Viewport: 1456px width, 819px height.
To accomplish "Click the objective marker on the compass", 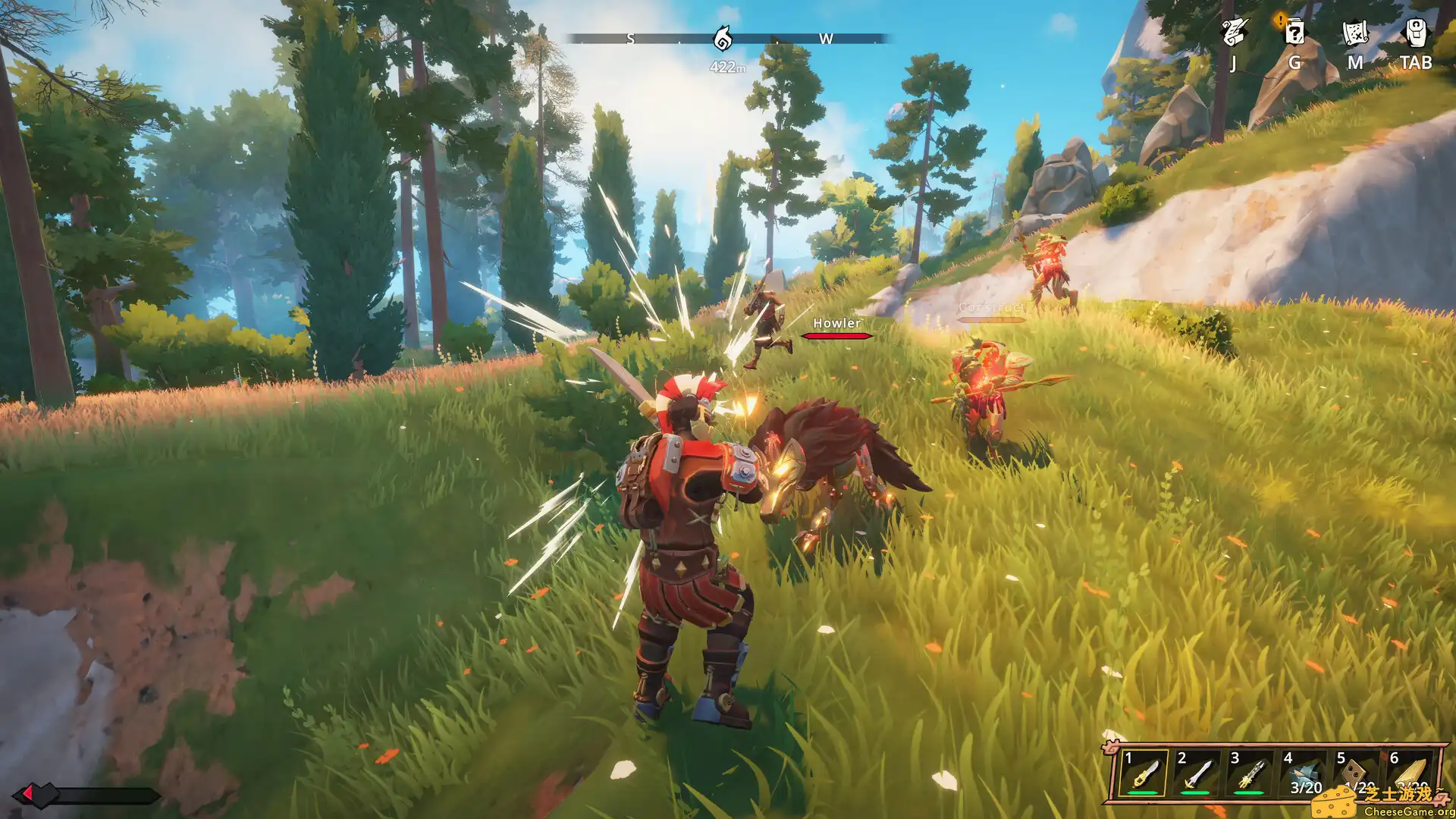I will coord(723,37).
